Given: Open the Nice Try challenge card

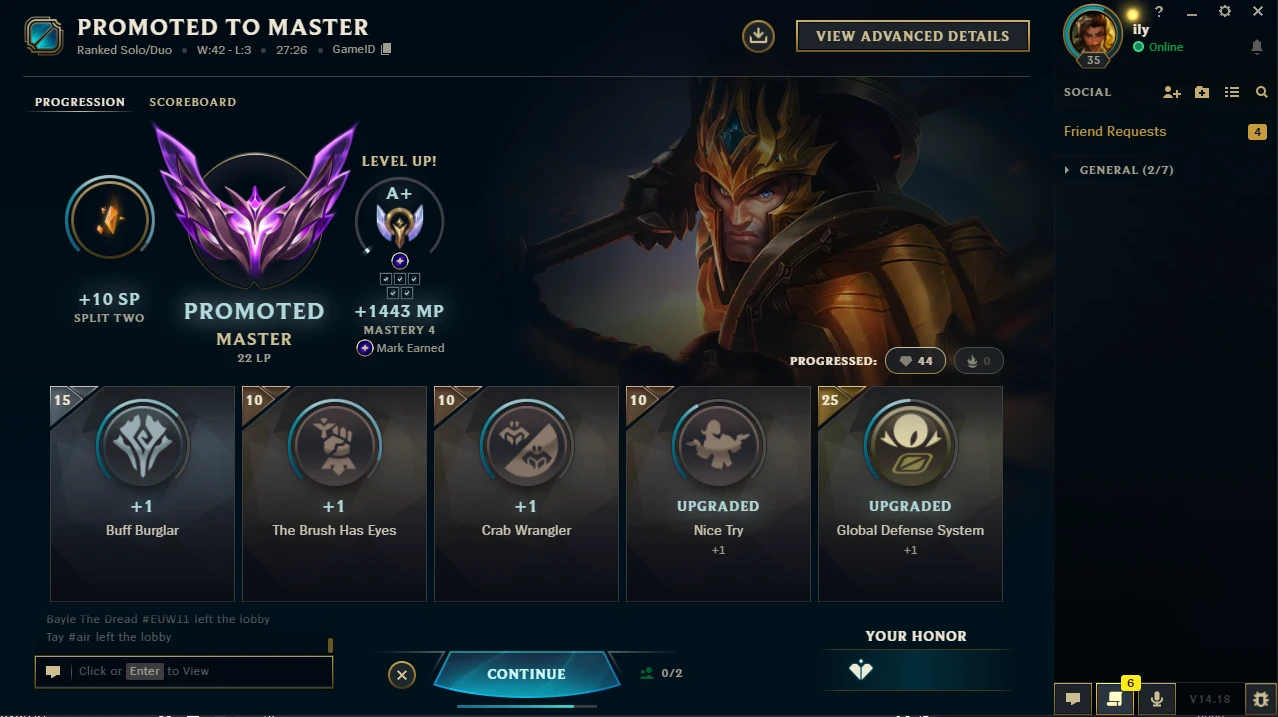Looking at the screenshot, I should click(x=718, y=493).
